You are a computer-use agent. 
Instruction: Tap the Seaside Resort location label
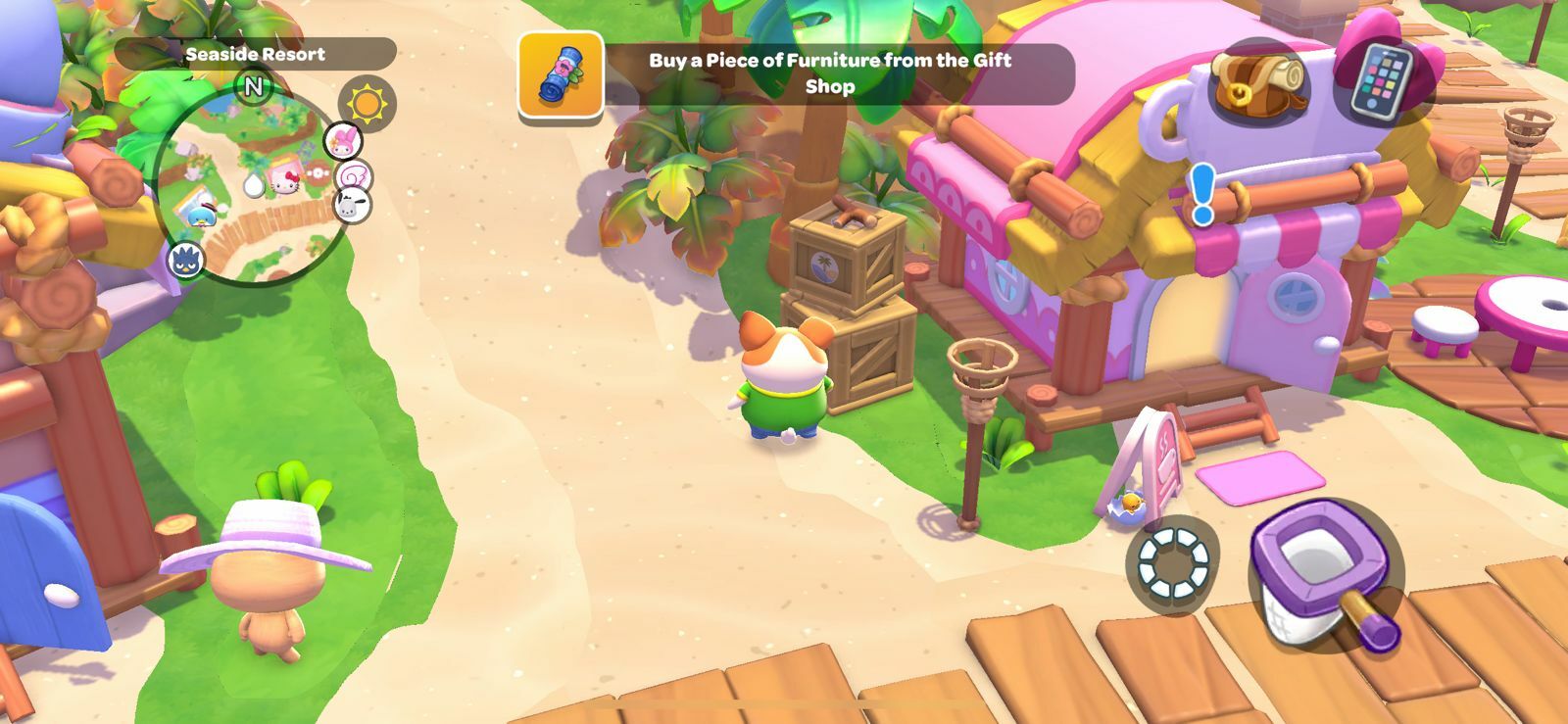tap(255, 55)
